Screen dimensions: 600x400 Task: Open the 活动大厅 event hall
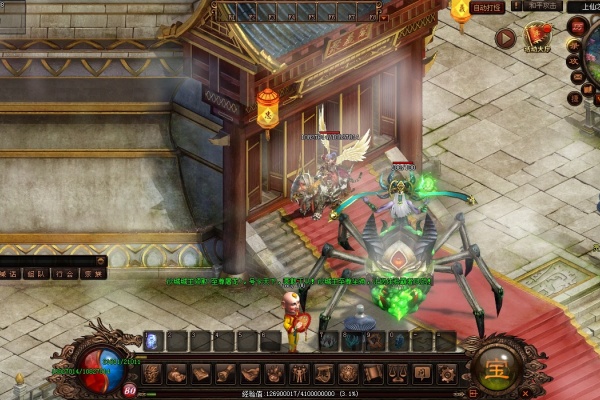tap(541, 38)
